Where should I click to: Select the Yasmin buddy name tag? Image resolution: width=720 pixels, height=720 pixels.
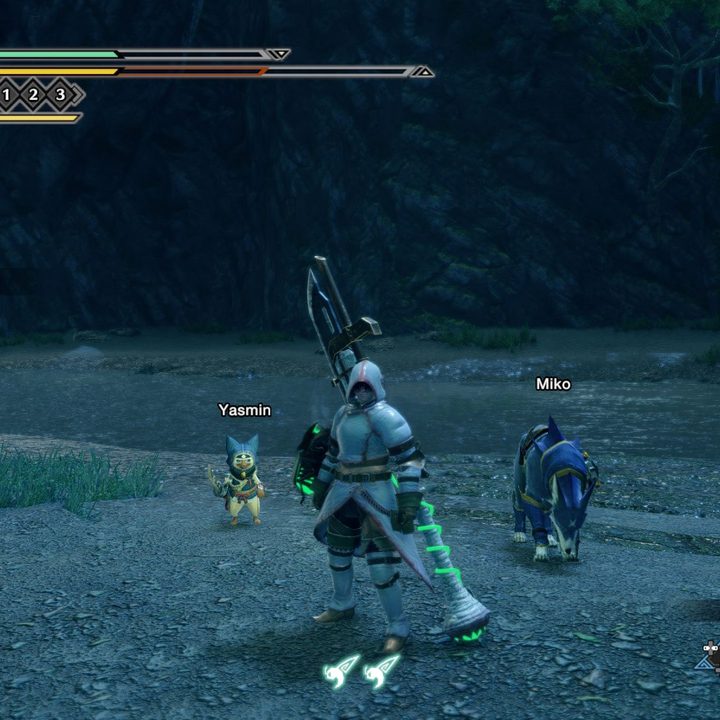244,410
